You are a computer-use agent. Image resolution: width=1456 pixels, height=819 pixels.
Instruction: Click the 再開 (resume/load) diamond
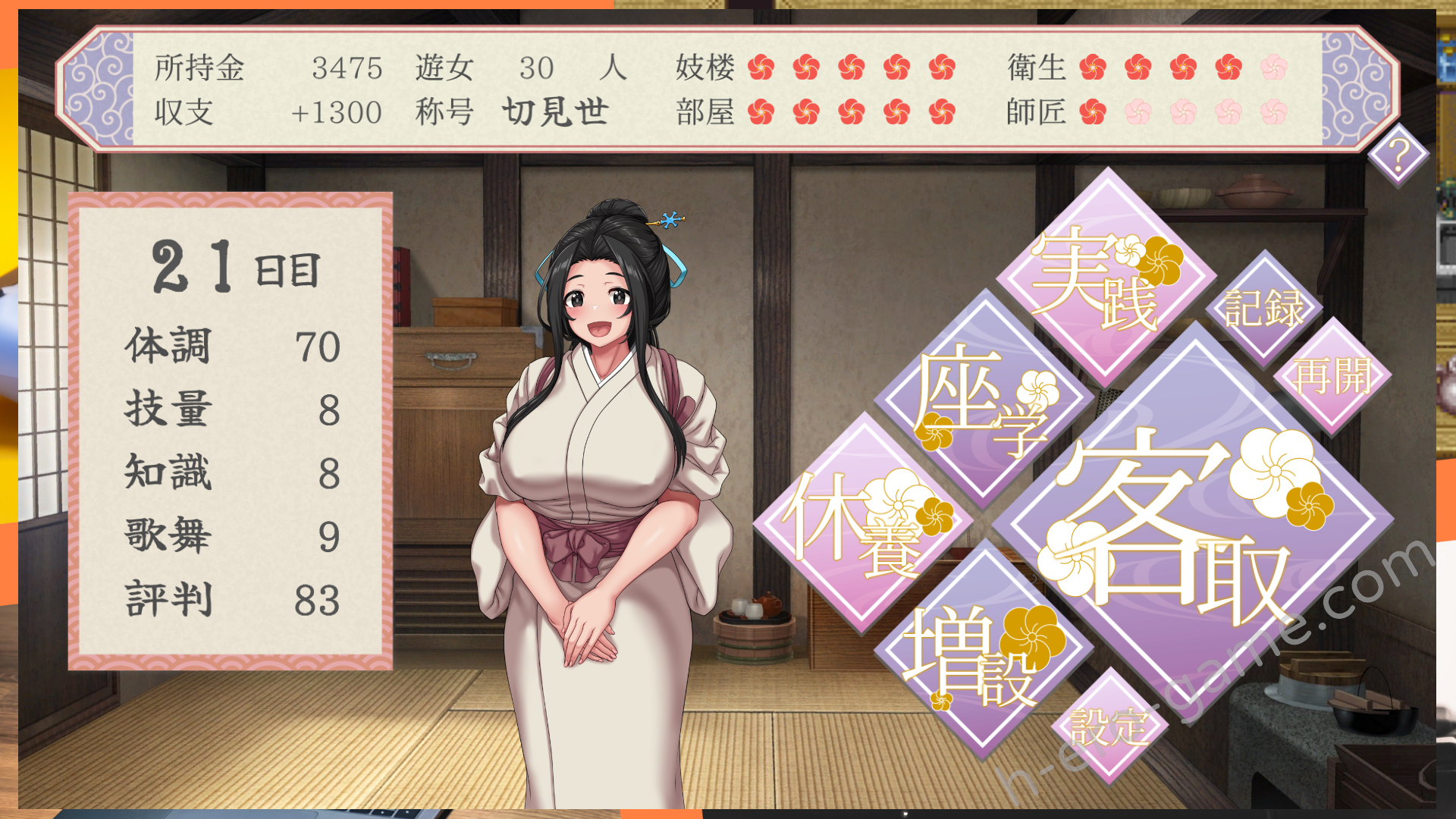pos(1332,376)
